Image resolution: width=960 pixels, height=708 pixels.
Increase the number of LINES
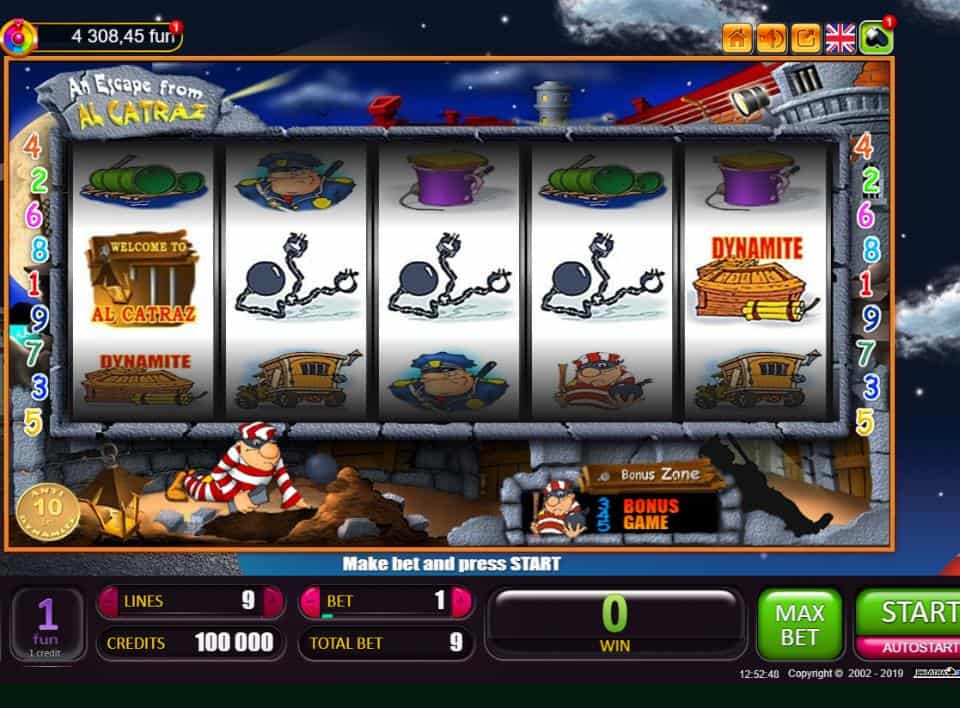273,602
